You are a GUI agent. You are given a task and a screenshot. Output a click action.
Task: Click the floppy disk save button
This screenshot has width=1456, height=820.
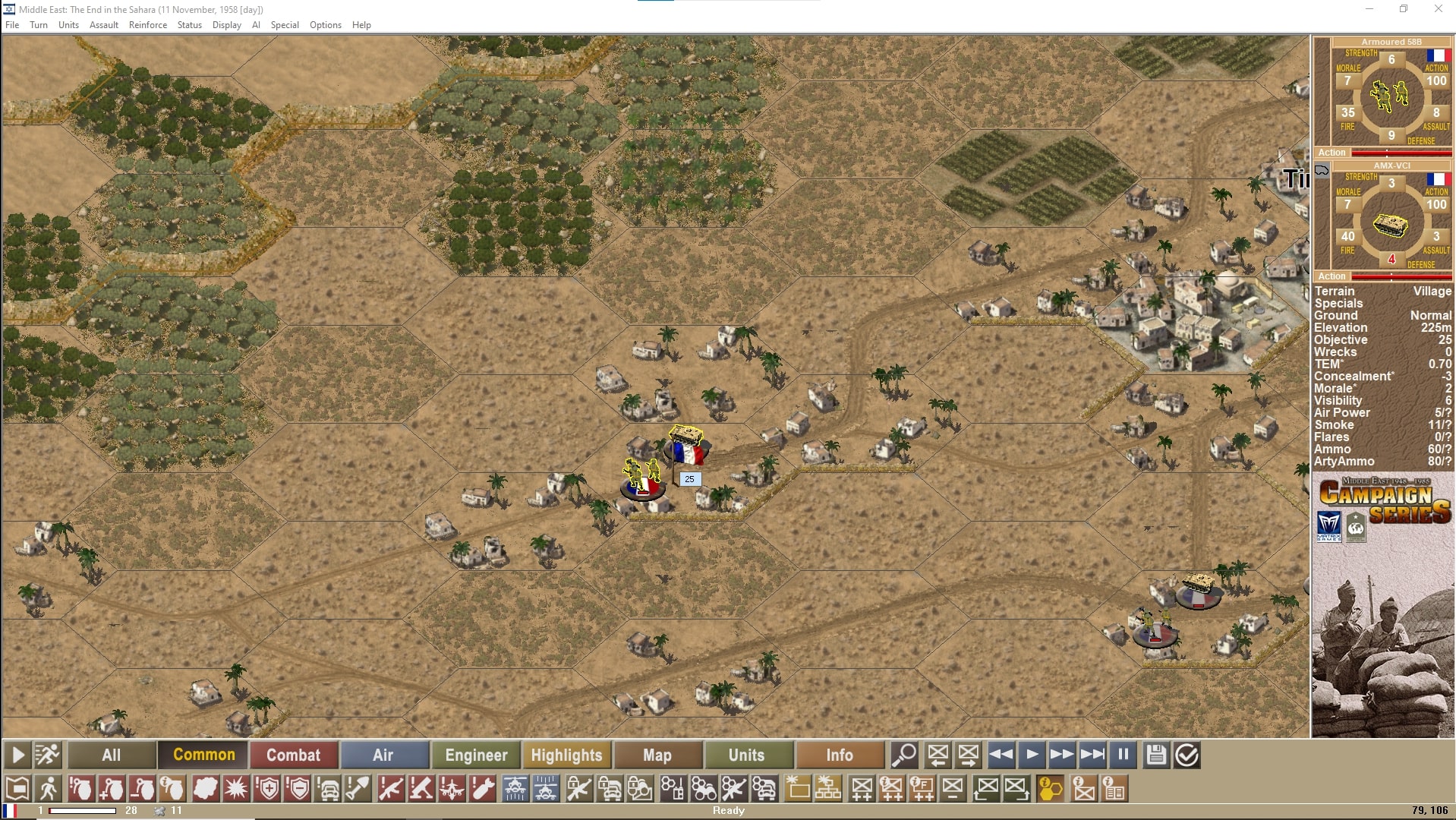1155,755
